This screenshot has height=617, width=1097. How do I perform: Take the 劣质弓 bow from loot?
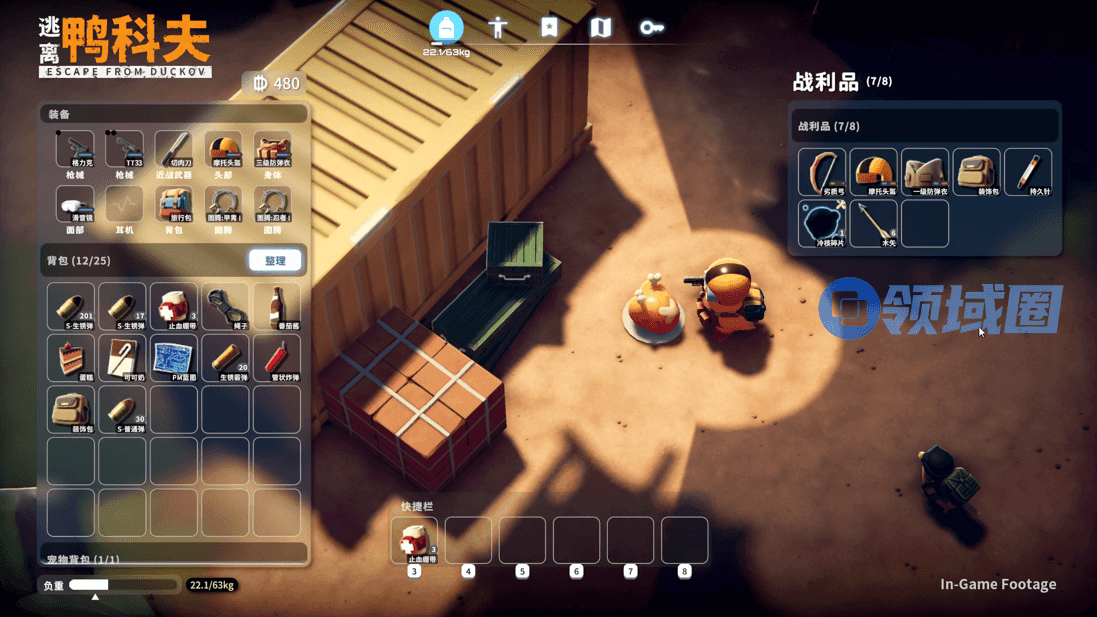[822, 171]
